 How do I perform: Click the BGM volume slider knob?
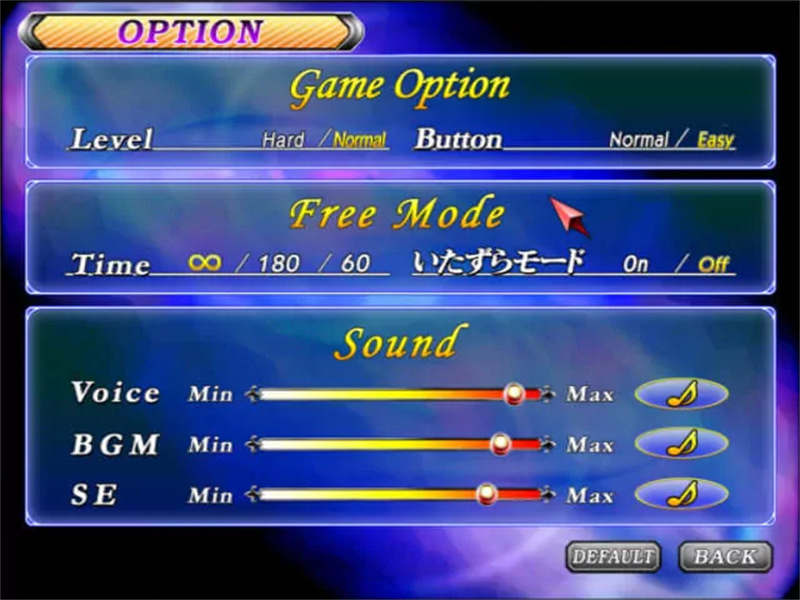(x=502, y=443)
